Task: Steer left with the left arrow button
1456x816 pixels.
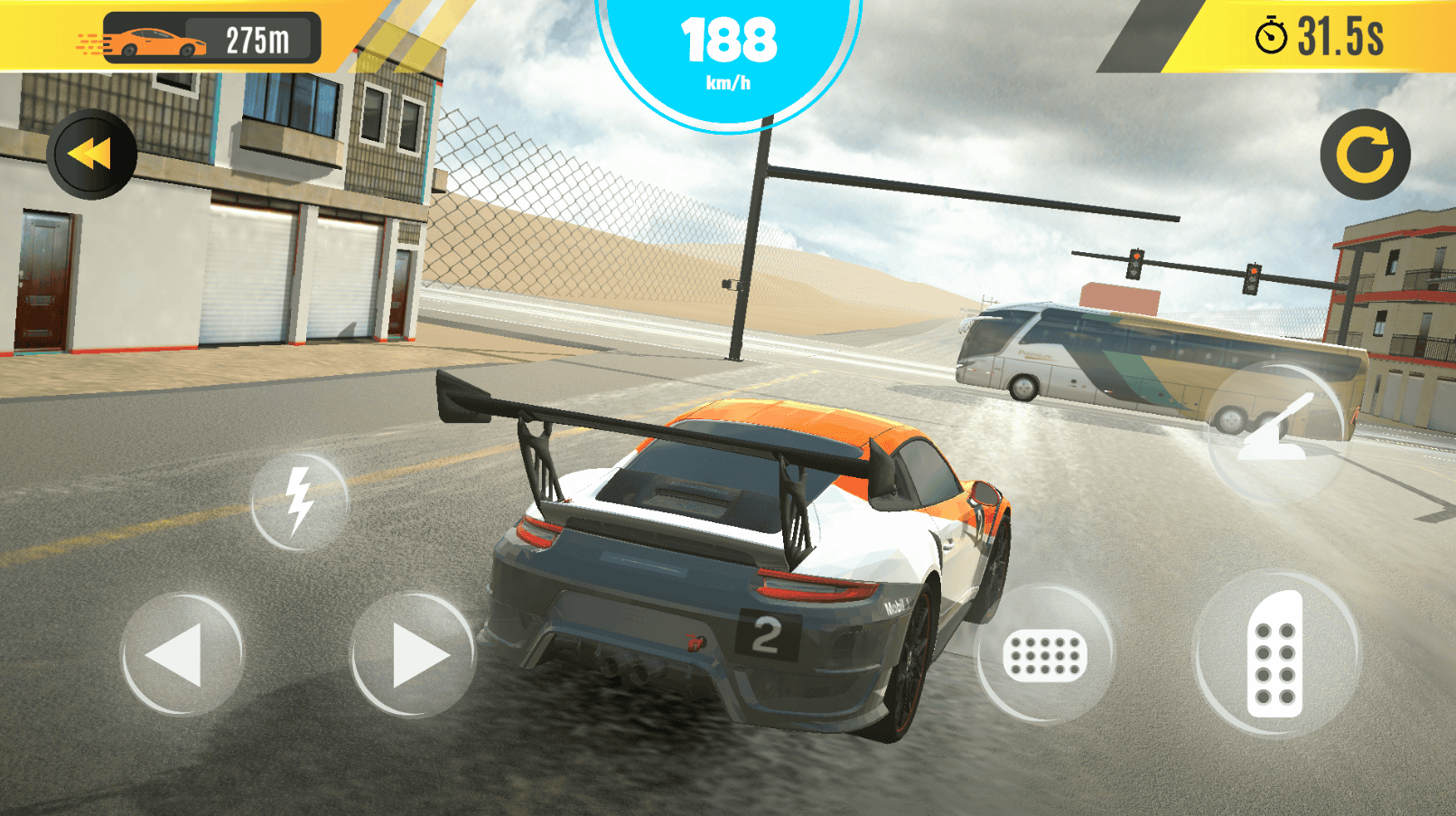Action: pos(182,654)
